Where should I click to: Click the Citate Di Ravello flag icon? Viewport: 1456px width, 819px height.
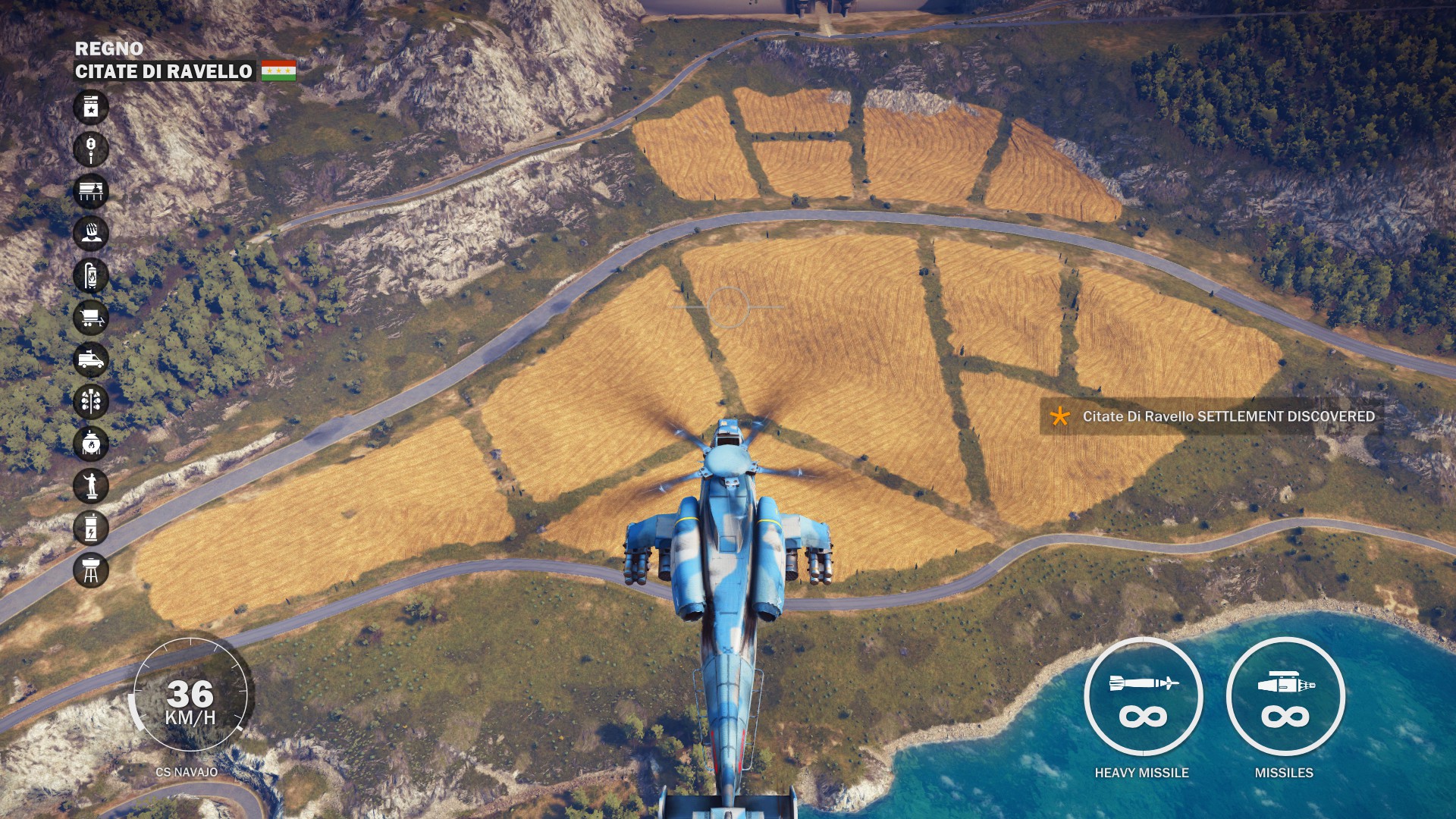point(278,71)
